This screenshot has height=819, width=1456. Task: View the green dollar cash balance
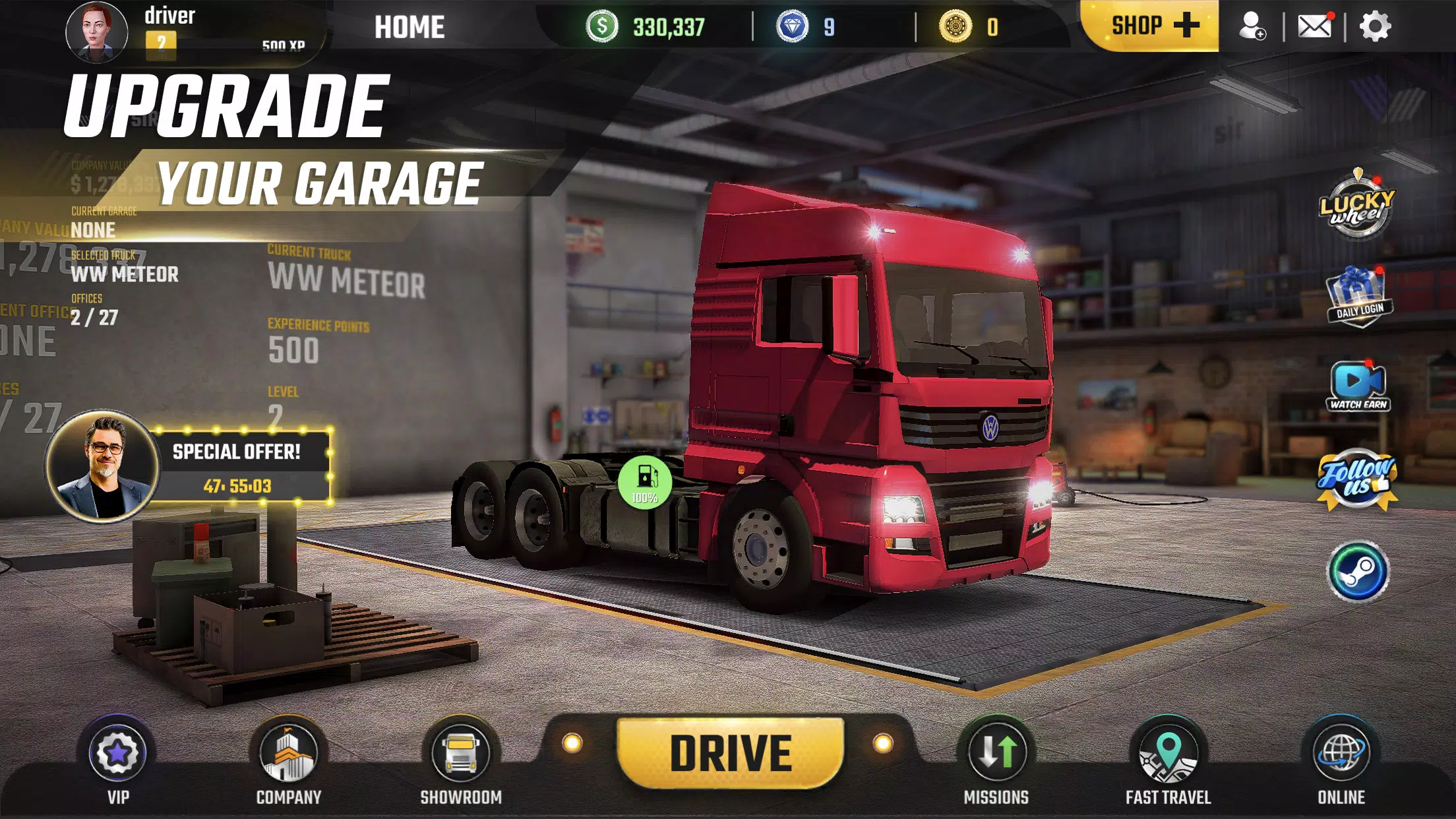(653, 27)
